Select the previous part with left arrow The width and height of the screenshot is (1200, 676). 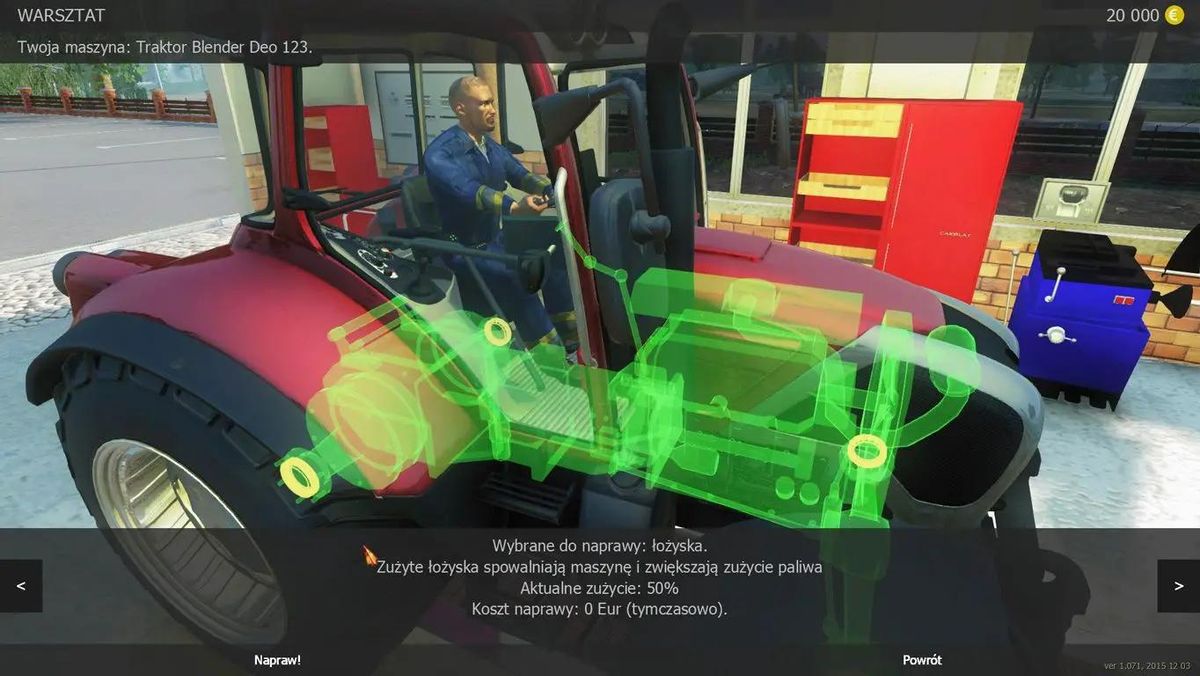pos(21,586)
